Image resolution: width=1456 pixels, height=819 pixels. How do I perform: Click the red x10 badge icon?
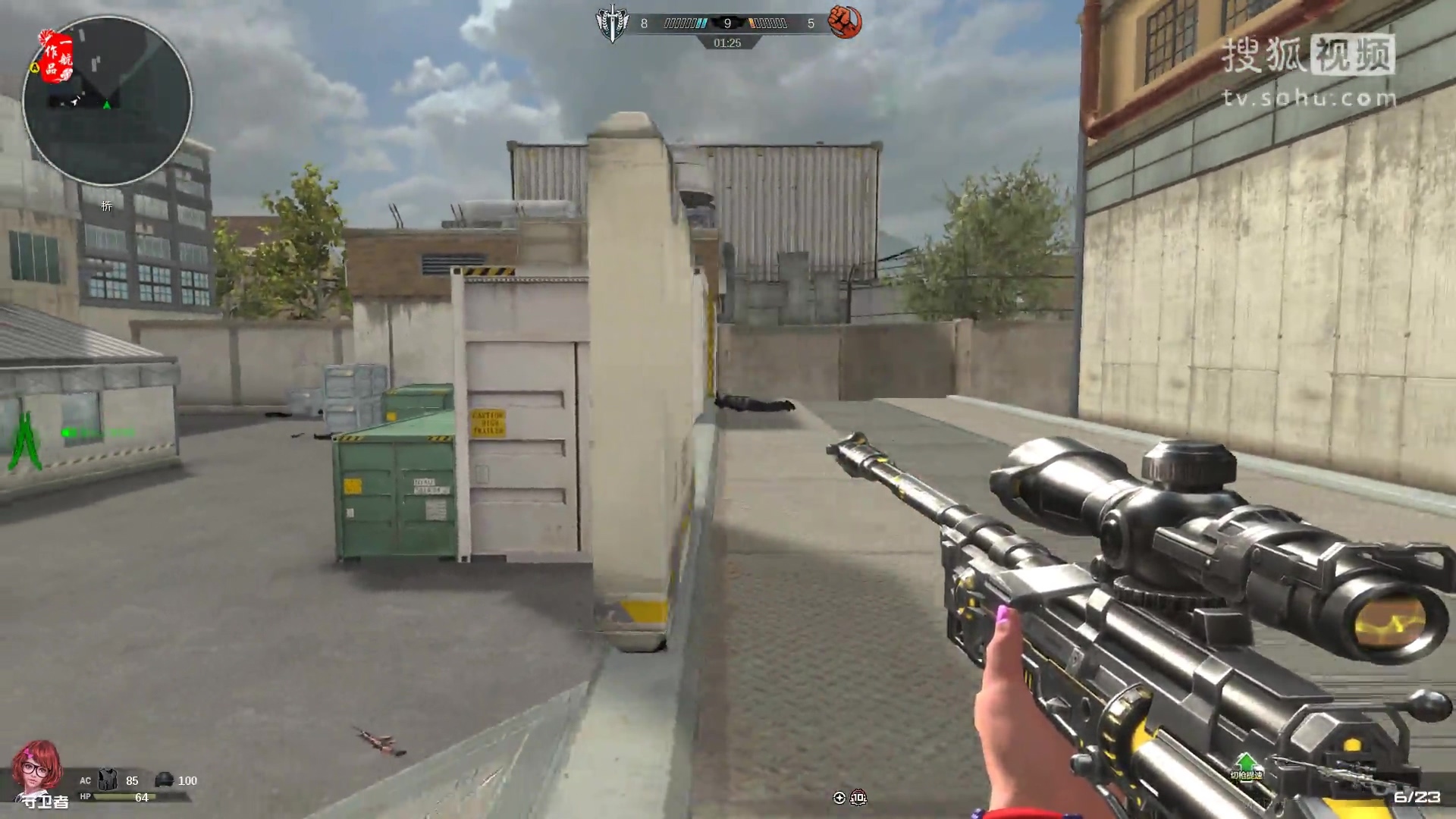point(858,797)
